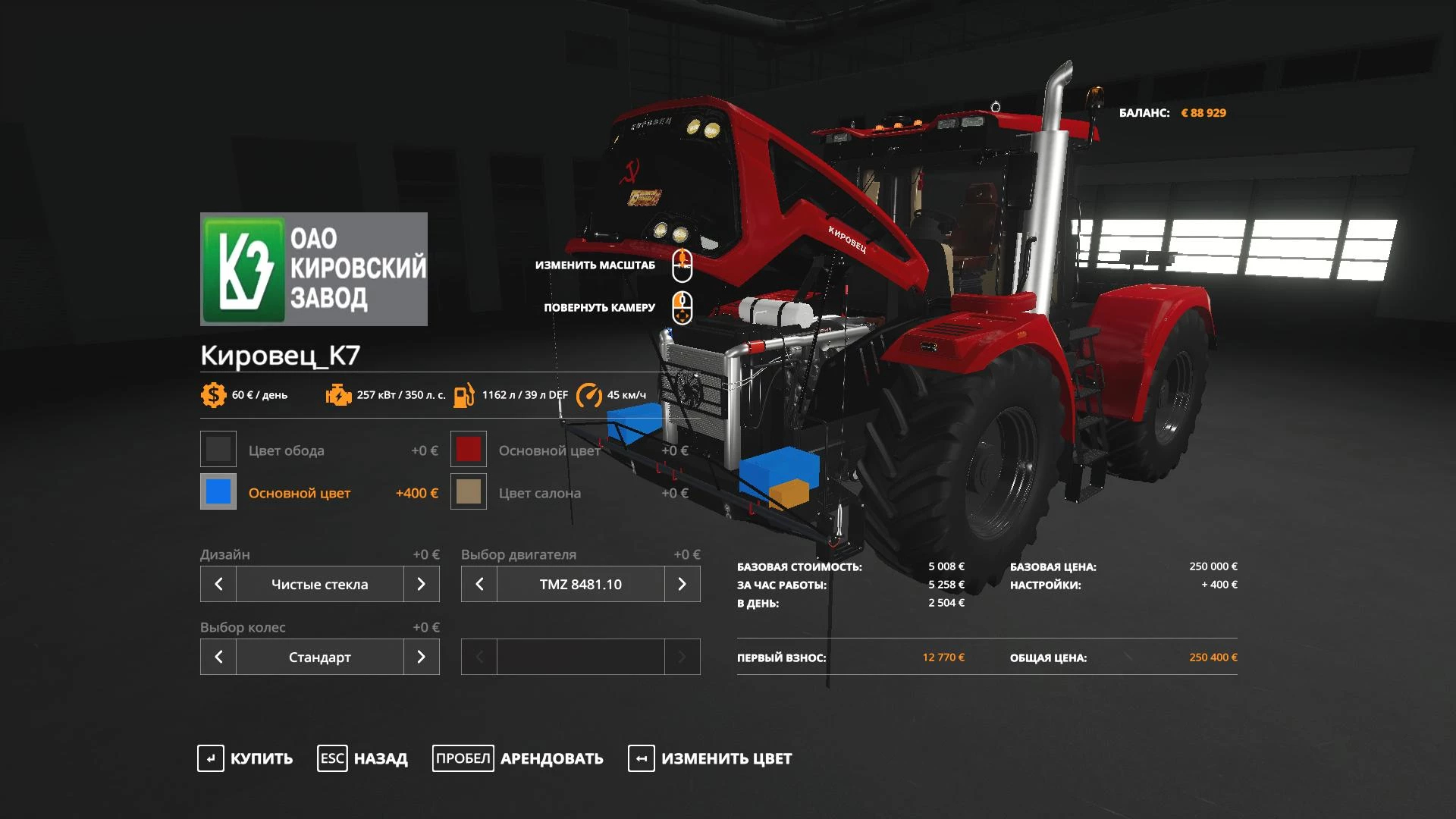Pick the blue Основной цвет swatch
The width and height of the screenshot is (1456, 819).
218,492
